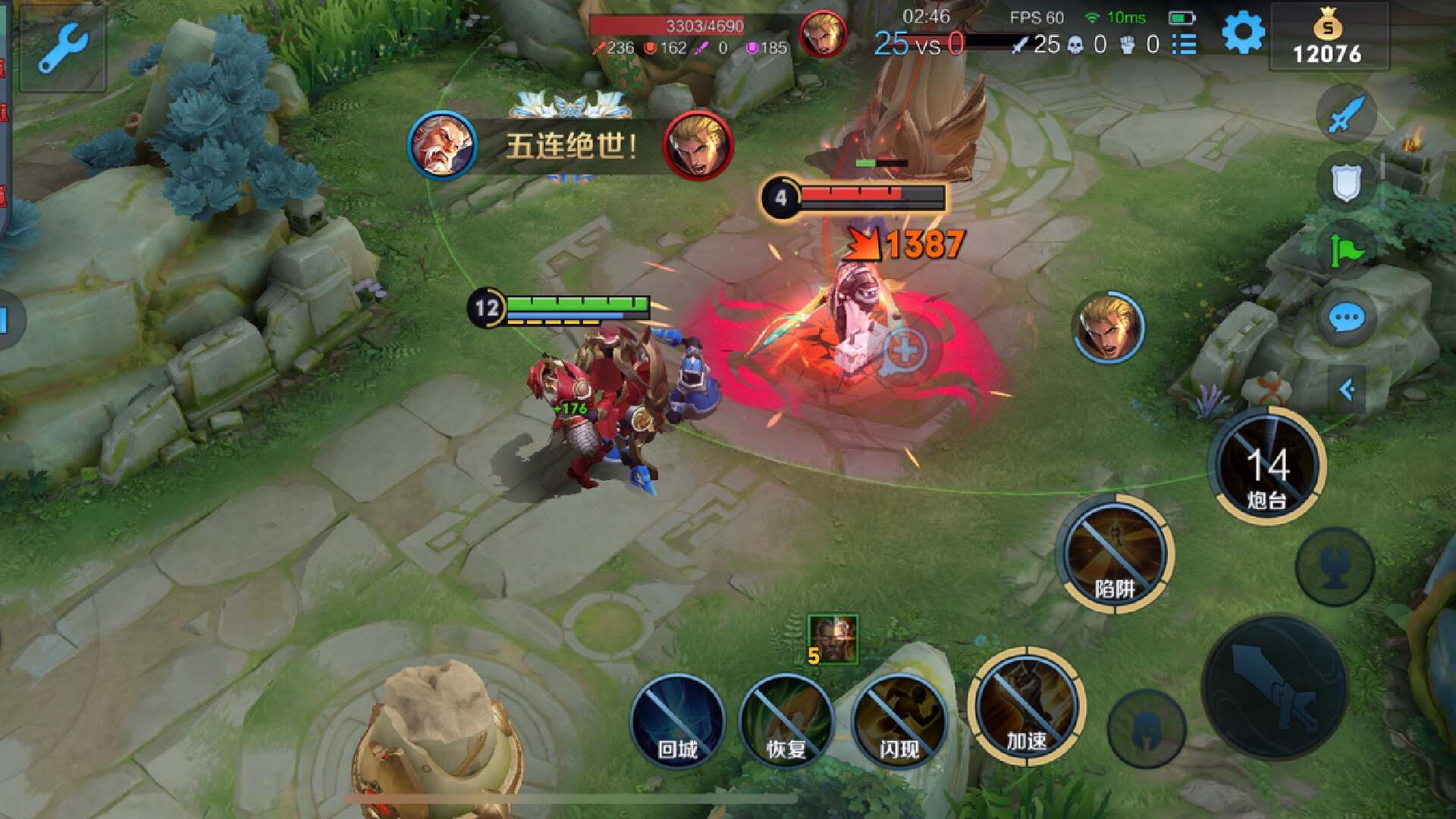This screenshot has width=1456, height=819.
Task: Use the 恢复 heal spell
Action: [786, 720]
